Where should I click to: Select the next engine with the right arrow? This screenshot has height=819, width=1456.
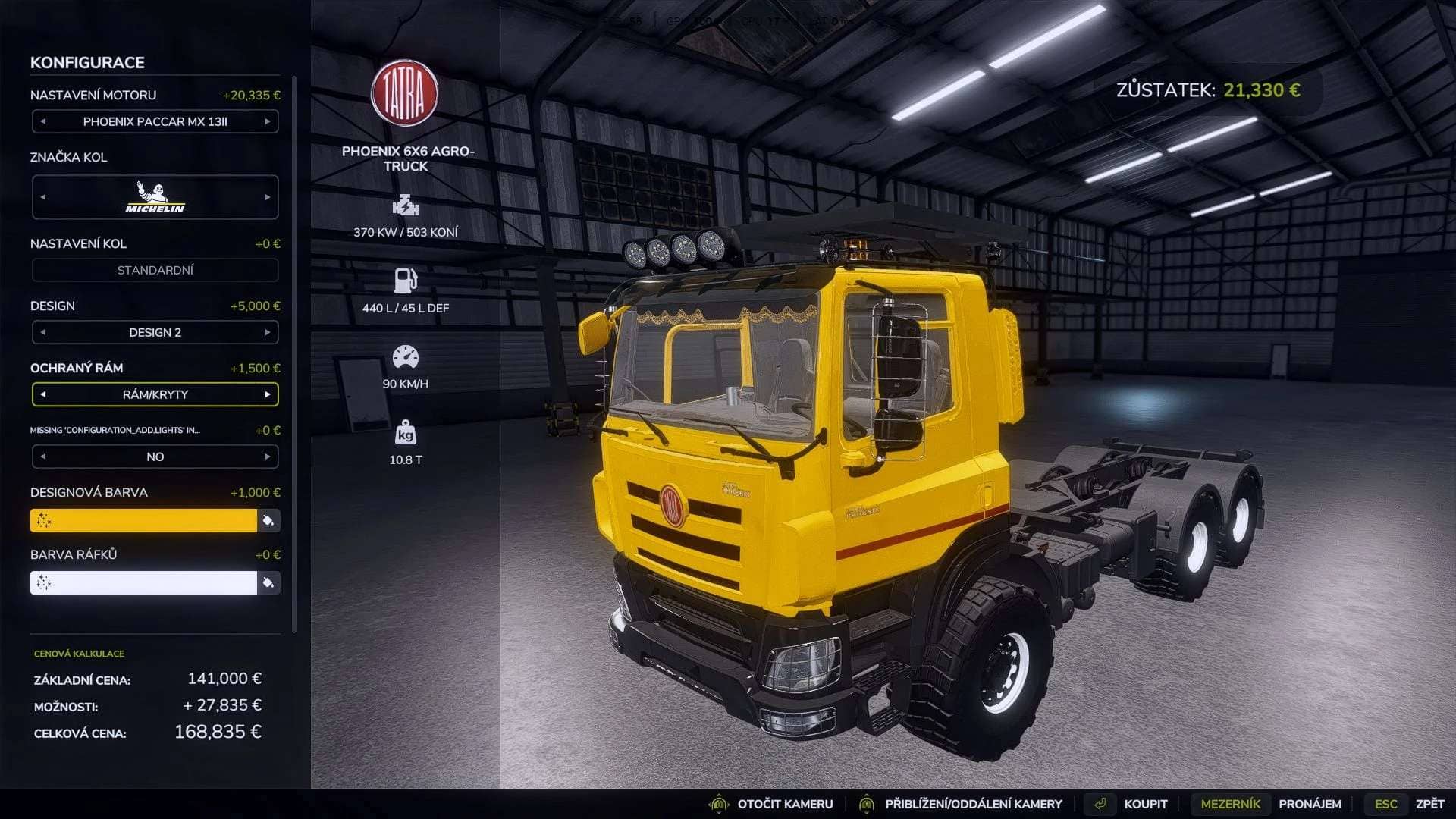(x=268, y=121)
